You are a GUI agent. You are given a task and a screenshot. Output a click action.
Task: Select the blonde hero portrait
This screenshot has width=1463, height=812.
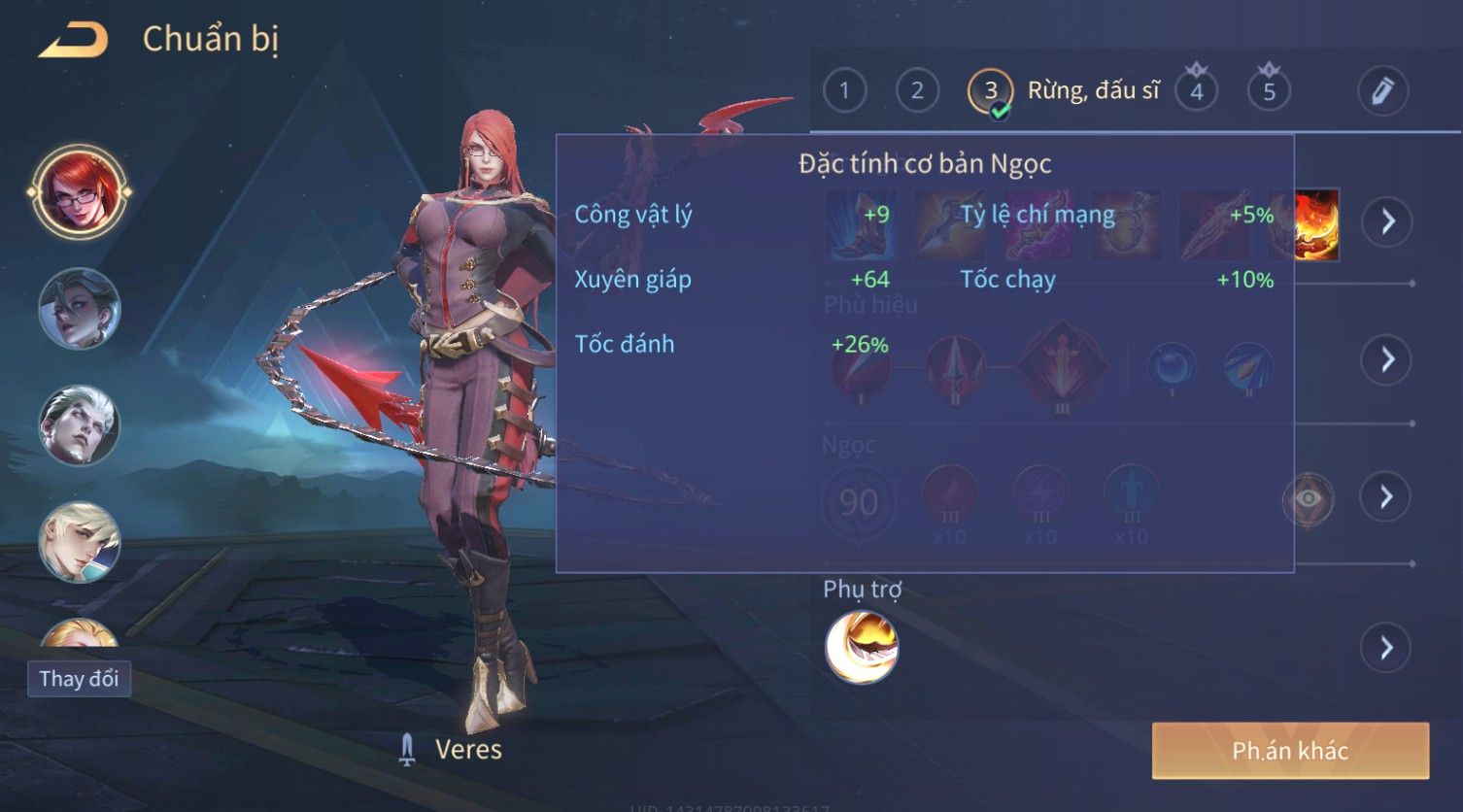tap(80, 542)
